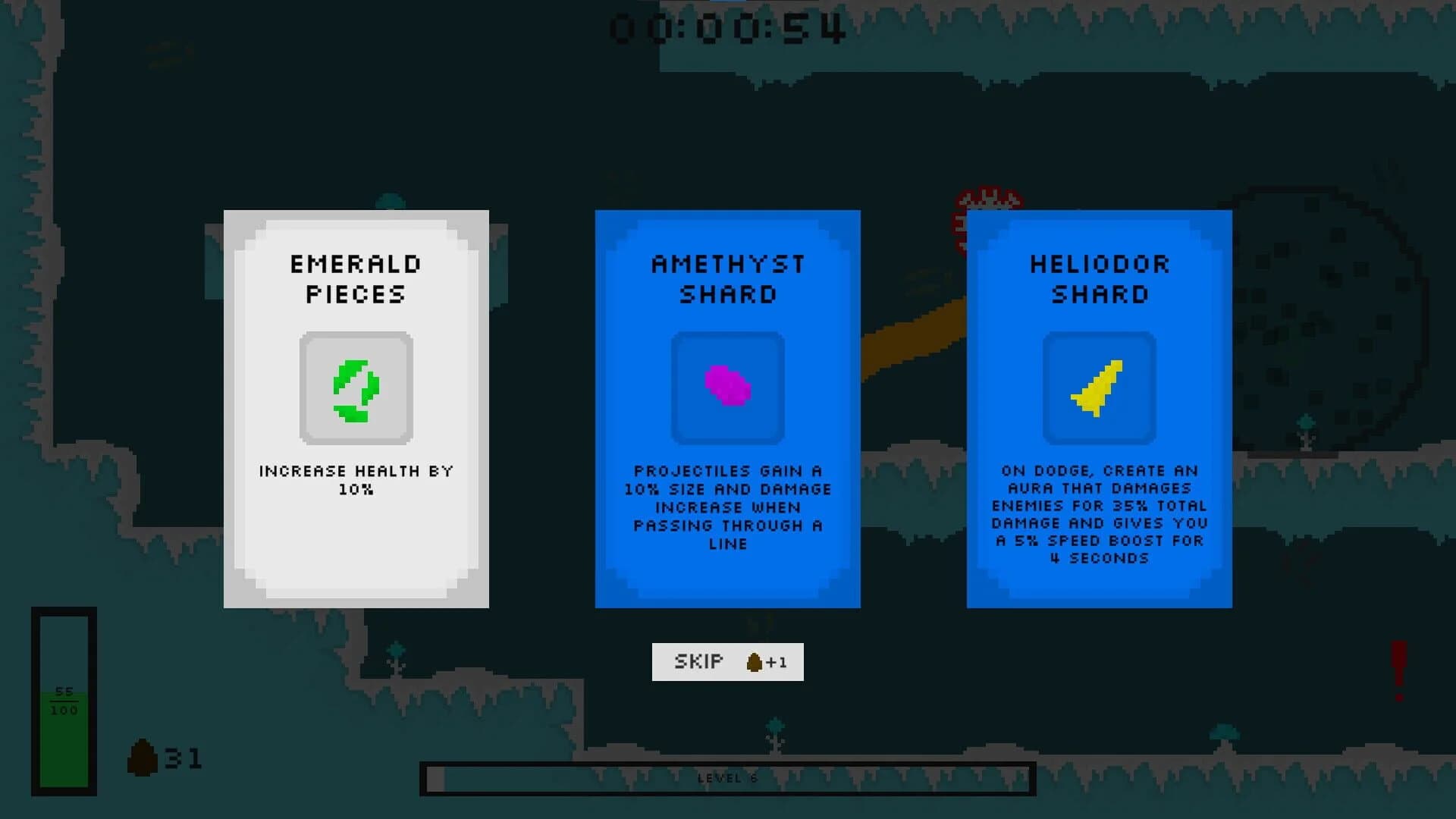The height and width of the screenshot is (819, 1456).
Task: Expand the Amethyst Shard description text
Action: point(727,507)
